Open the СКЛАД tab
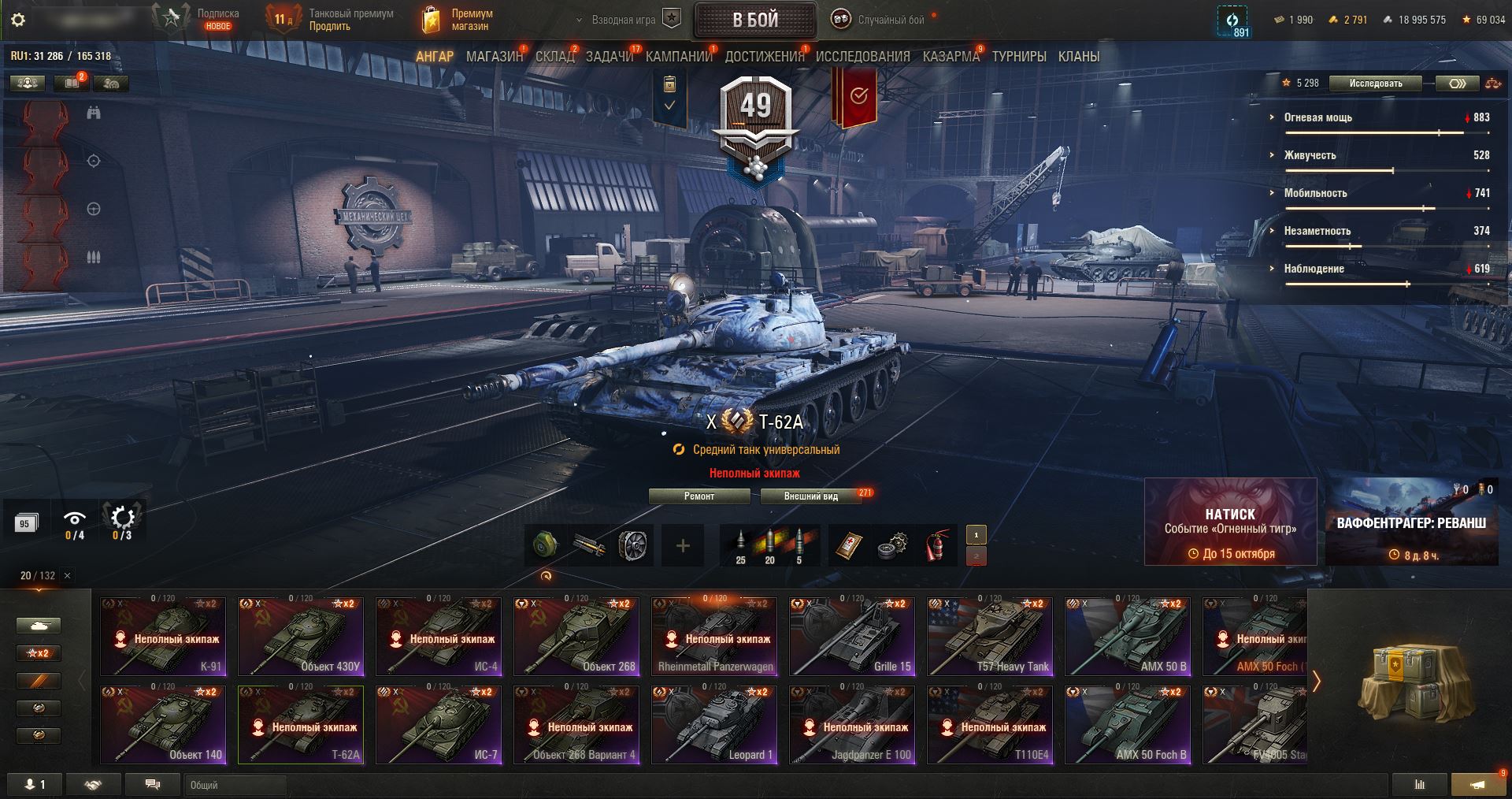Viewport: 1512px width, 799px height. (x=554, y=57)
